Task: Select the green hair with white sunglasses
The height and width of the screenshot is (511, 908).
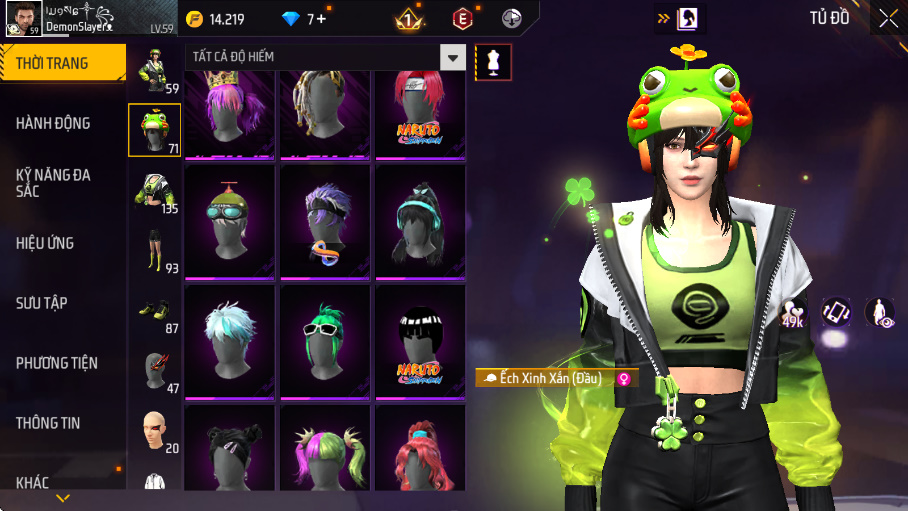Action: click(x=325, y=340)
